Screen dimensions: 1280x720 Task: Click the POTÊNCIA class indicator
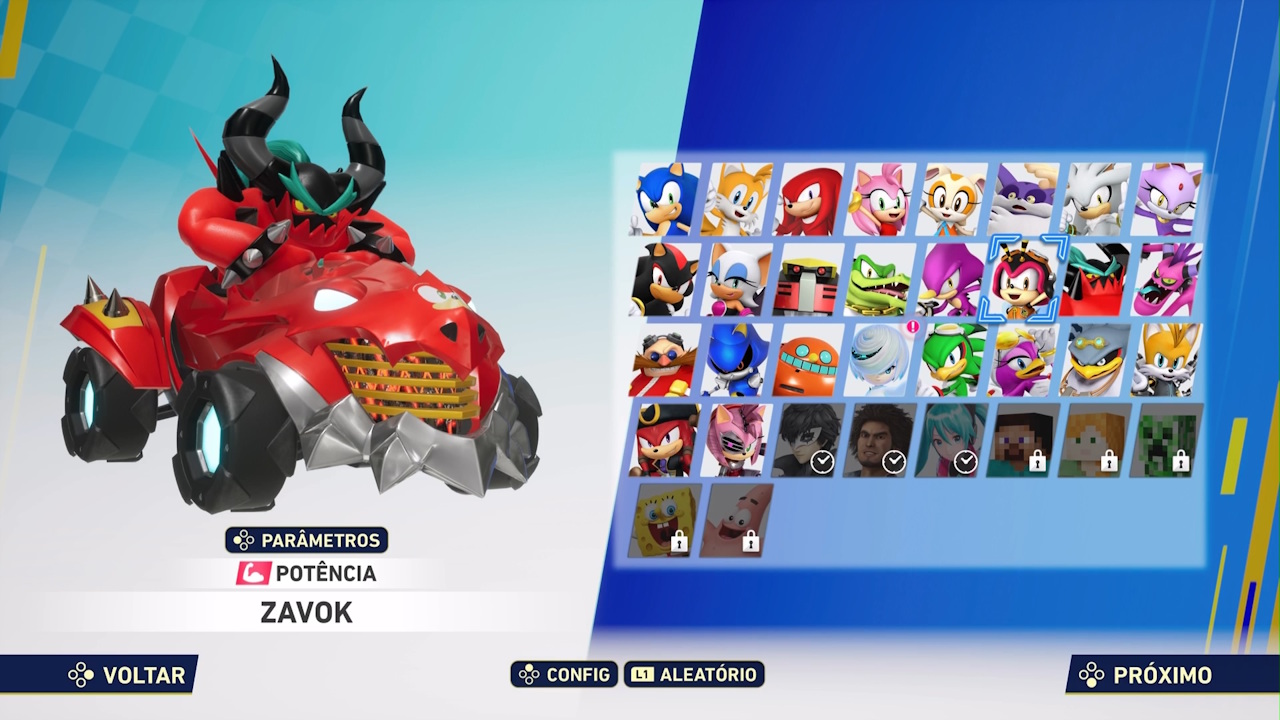308,574
